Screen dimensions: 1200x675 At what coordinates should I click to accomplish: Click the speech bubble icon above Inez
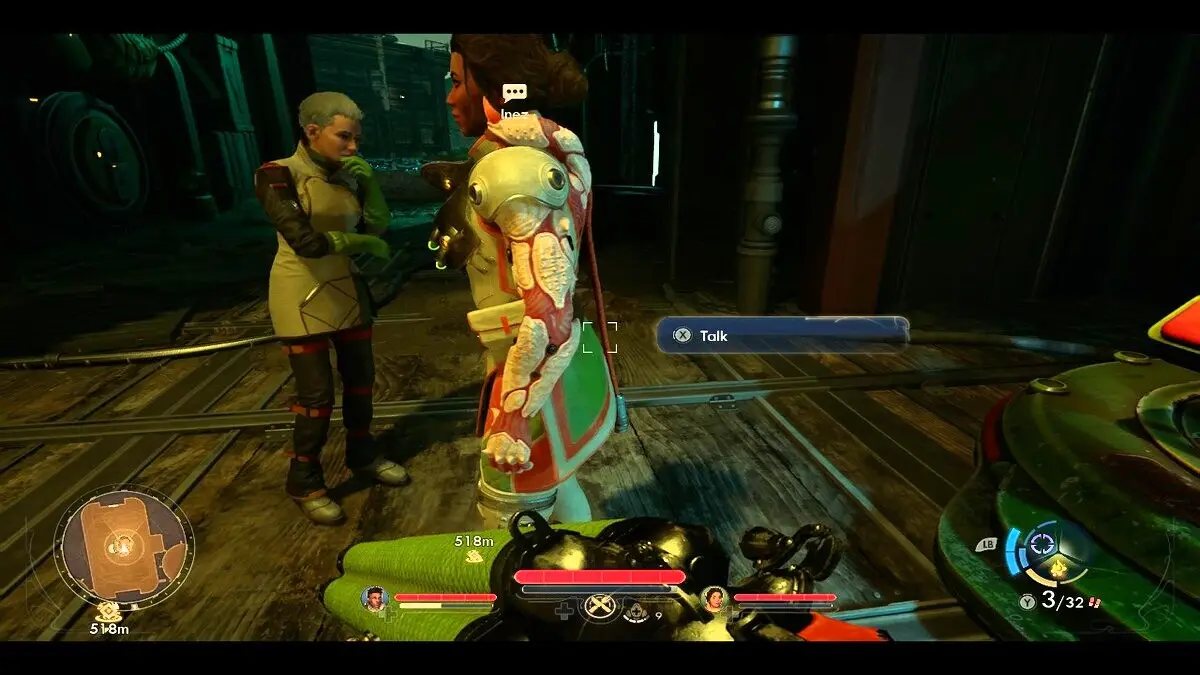tap(514, 93)
